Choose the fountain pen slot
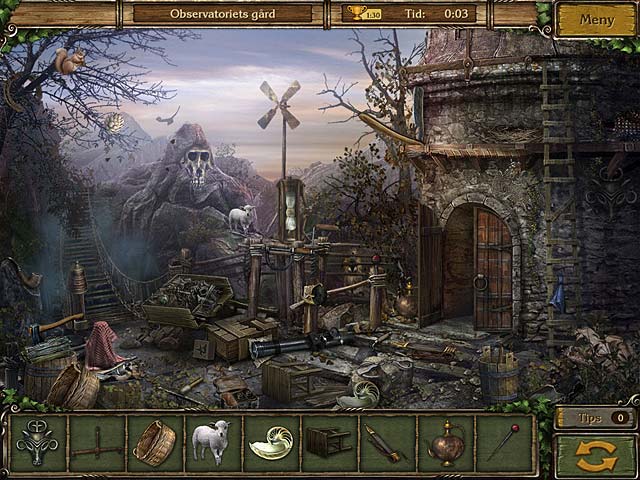 [x=385, y=443]
